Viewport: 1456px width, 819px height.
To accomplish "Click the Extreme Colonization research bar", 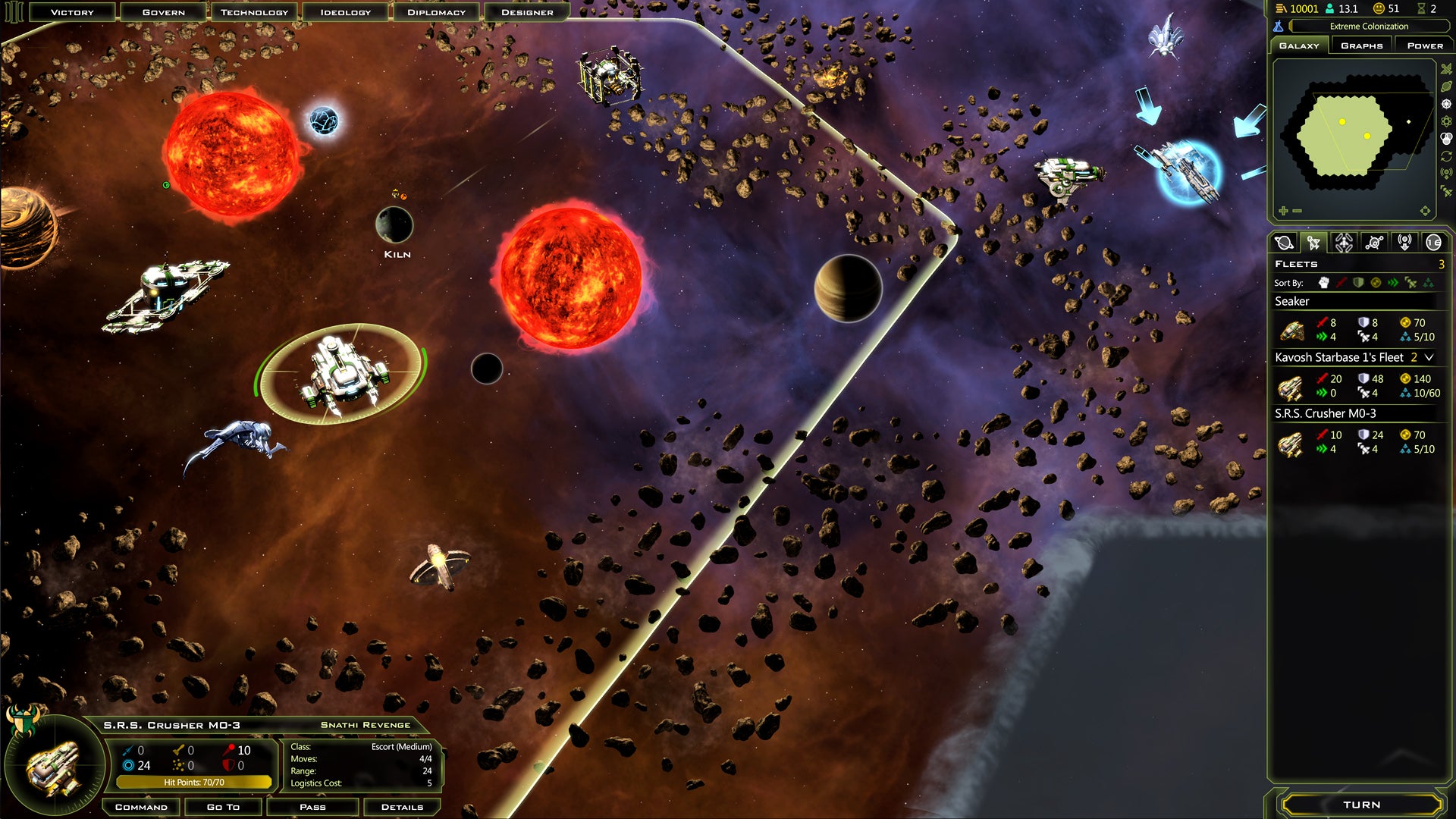I will (1368, 27).
